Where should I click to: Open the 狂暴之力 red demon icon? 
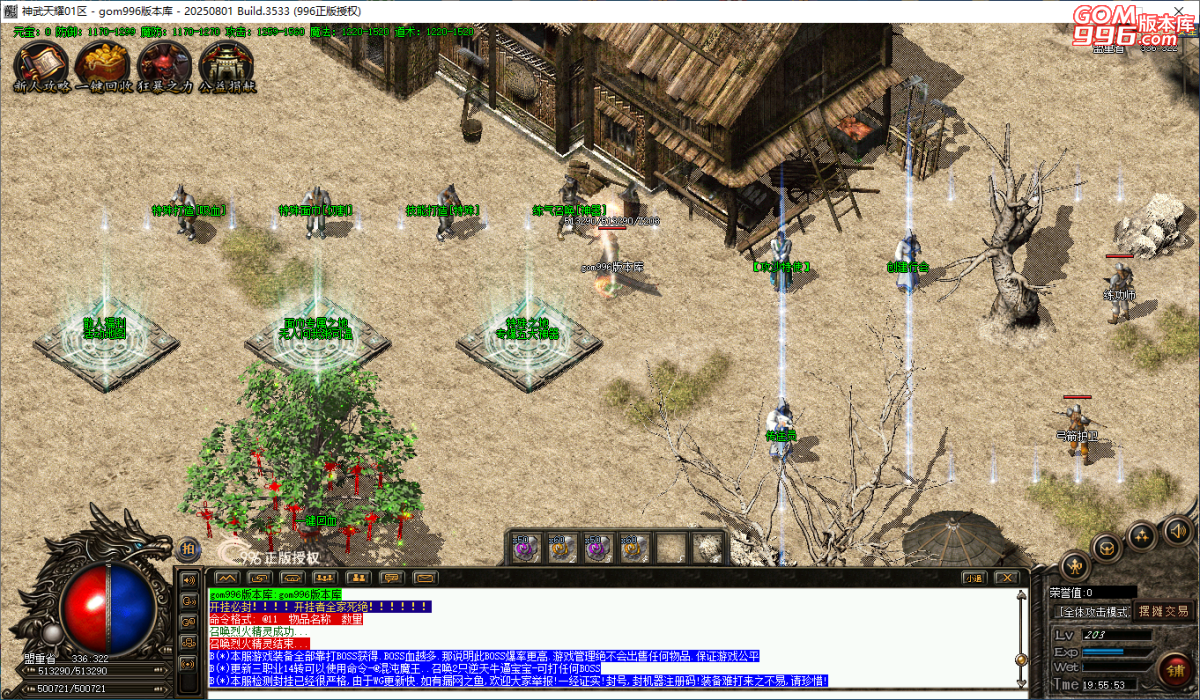pos(163,64)
